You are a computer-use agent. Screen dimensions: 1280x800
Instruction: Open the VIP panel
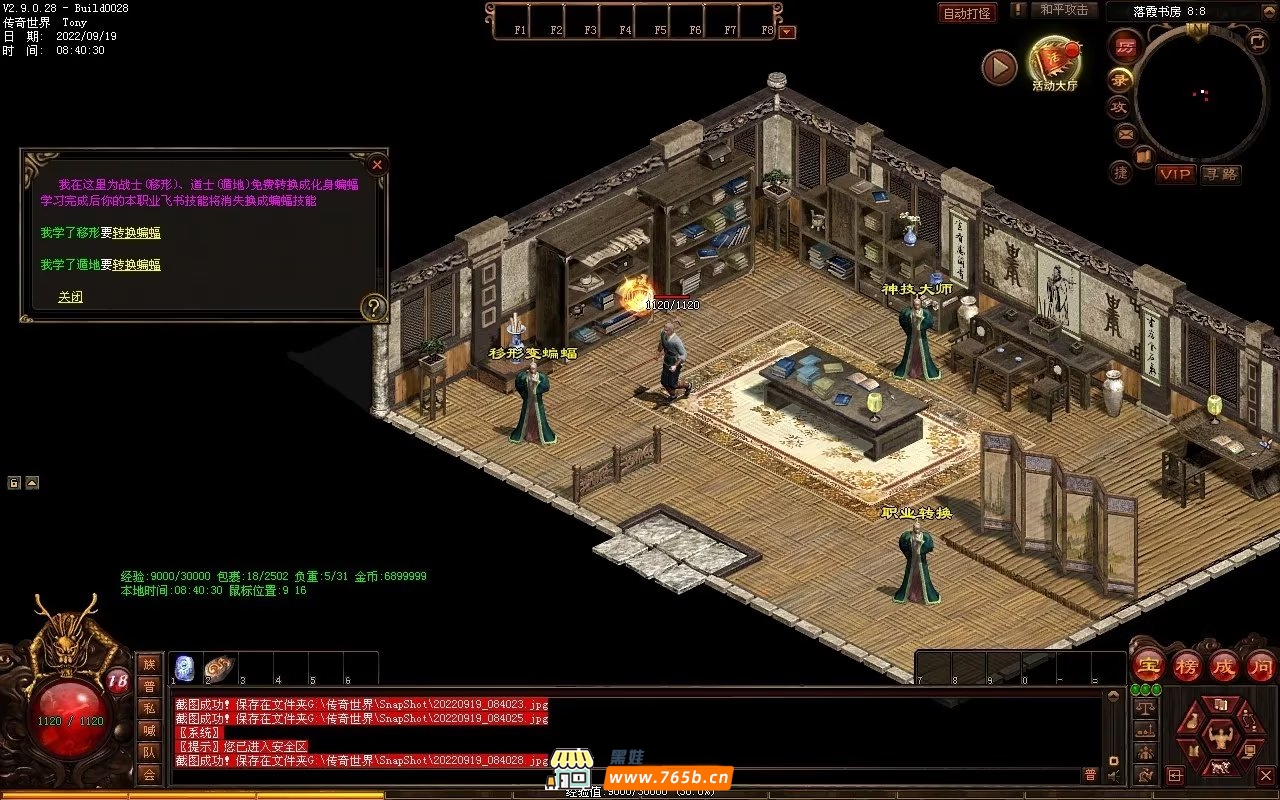pyautogui.click(x=1176, y=174)
